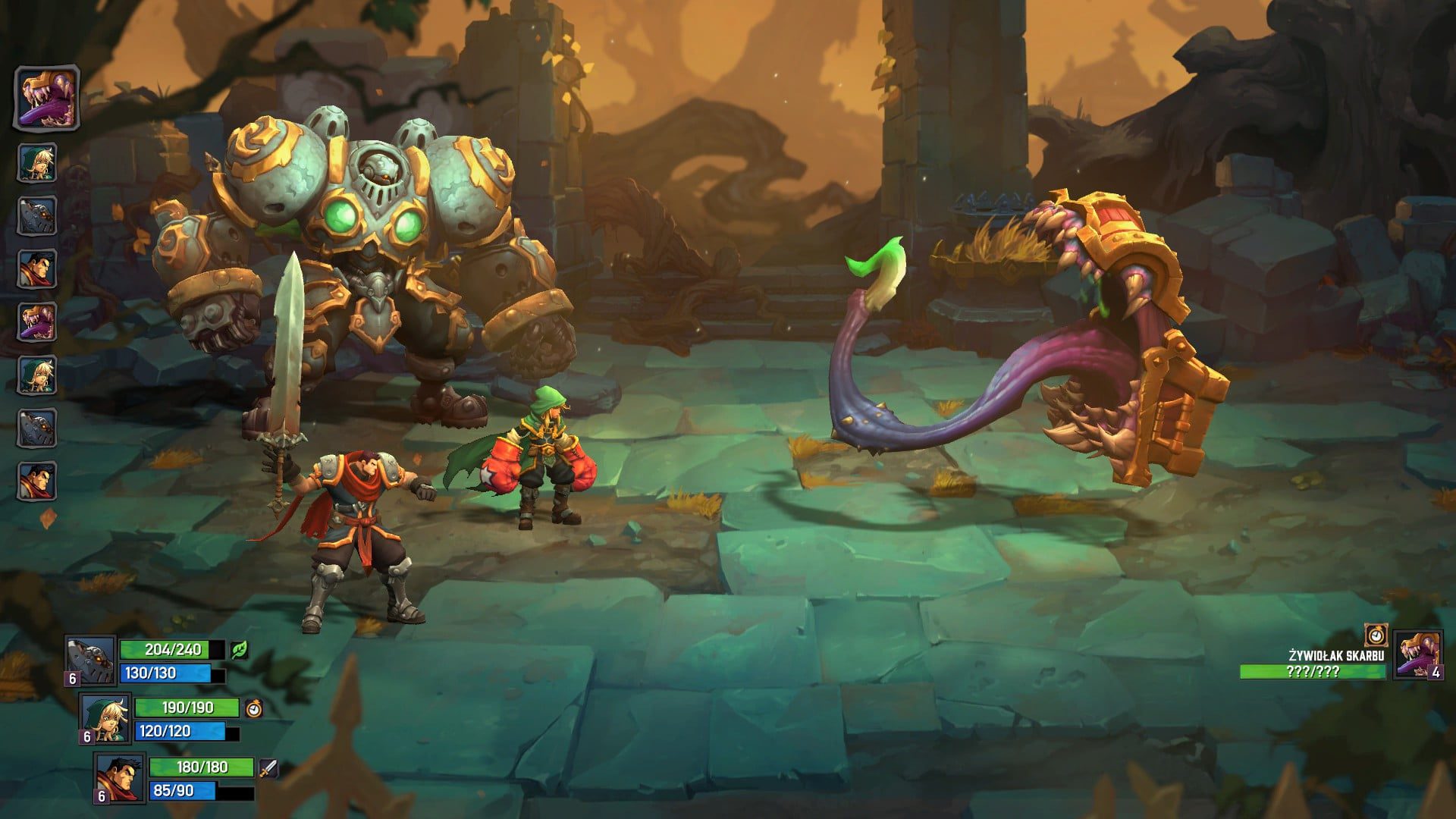
Task: Inspect stopwatch status icon beside 190/190 health
Action: 255,708
